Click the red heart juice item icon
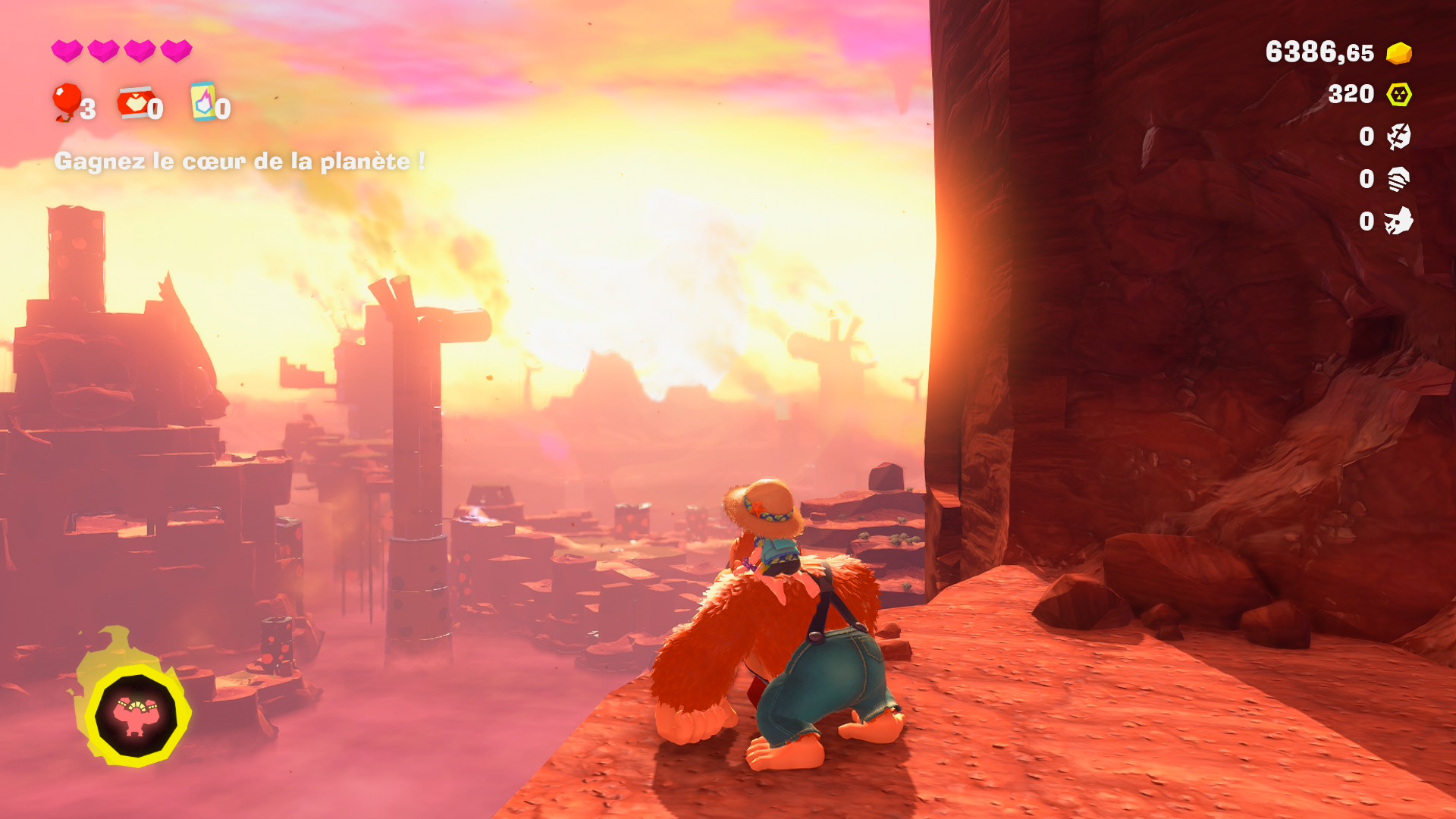The height and width of the screenshot is (819, 1456). click(x=134, y=103)
